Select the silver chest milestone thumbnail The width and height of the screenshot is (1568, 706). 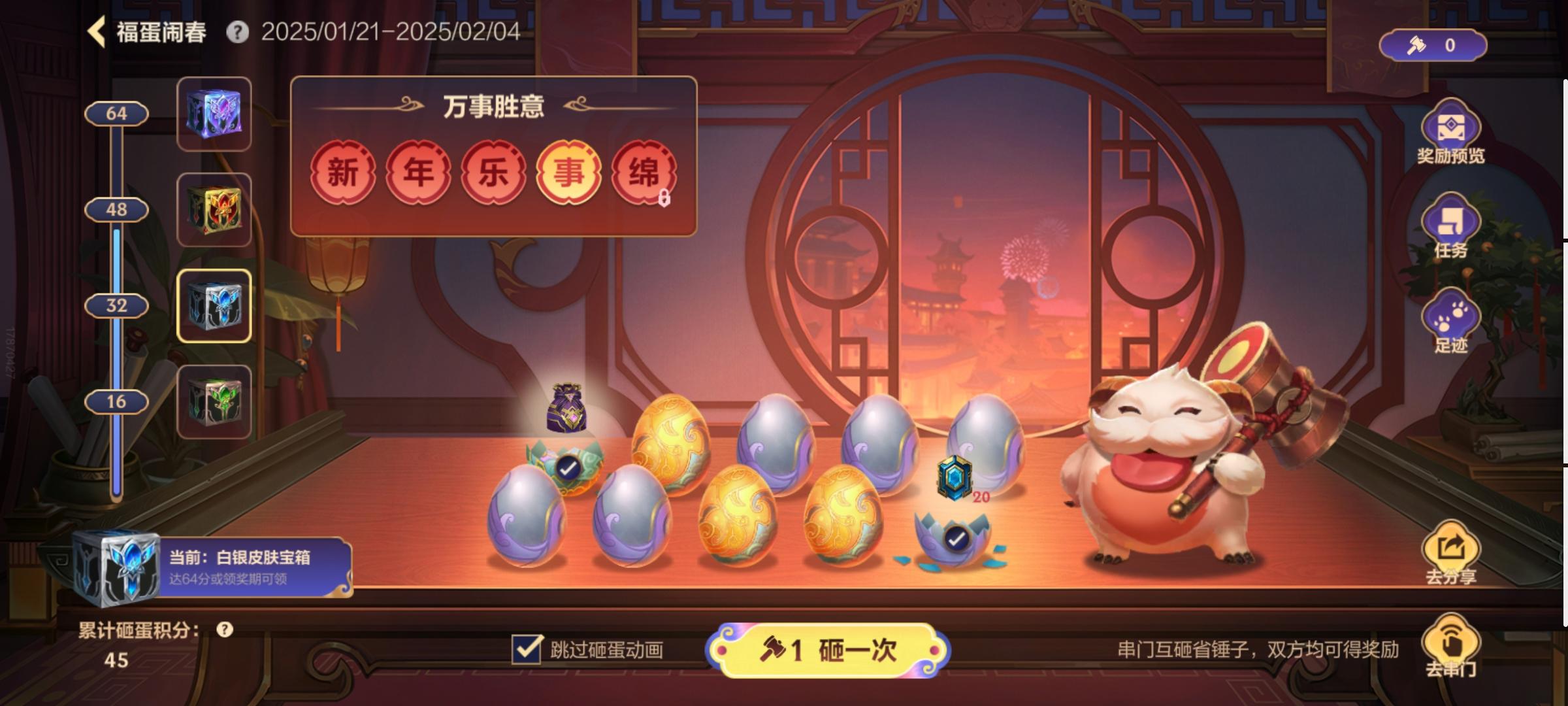pyautogui.click(x=216, y=307)
